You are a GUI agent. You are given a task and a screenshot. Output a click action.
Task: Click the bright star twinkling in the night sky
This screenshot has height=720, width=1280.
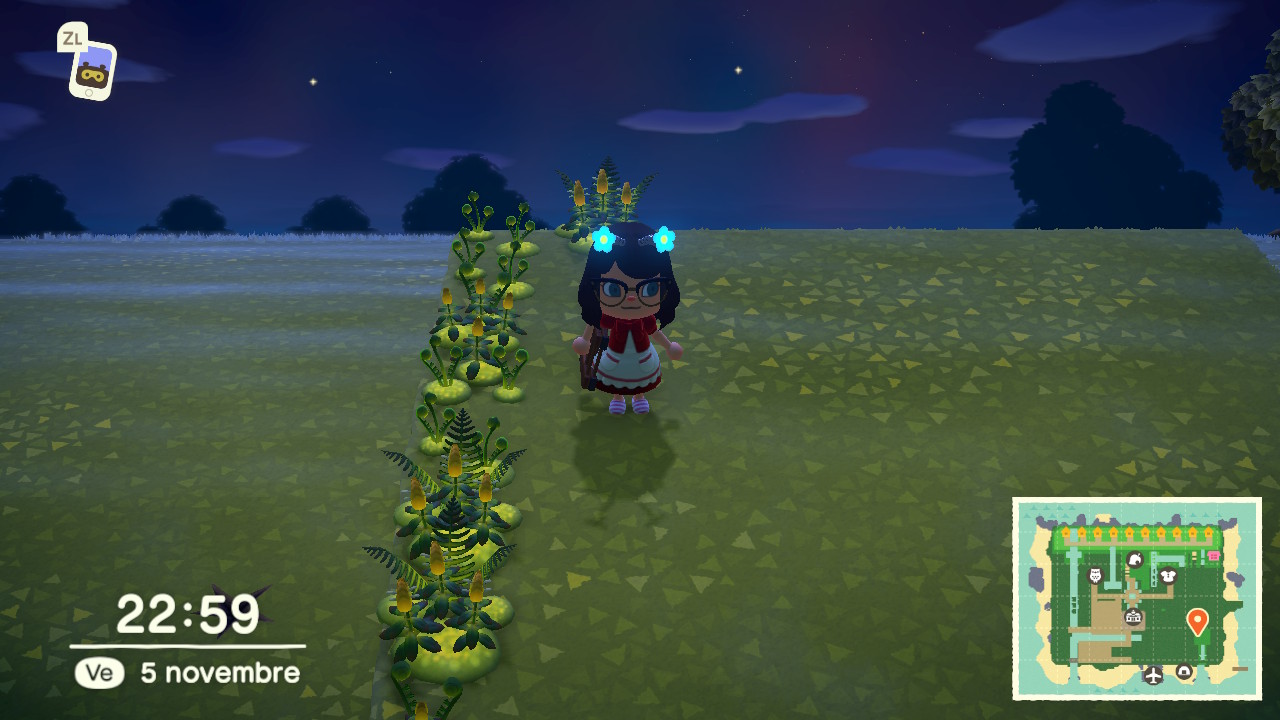click(x=737, y=71)
